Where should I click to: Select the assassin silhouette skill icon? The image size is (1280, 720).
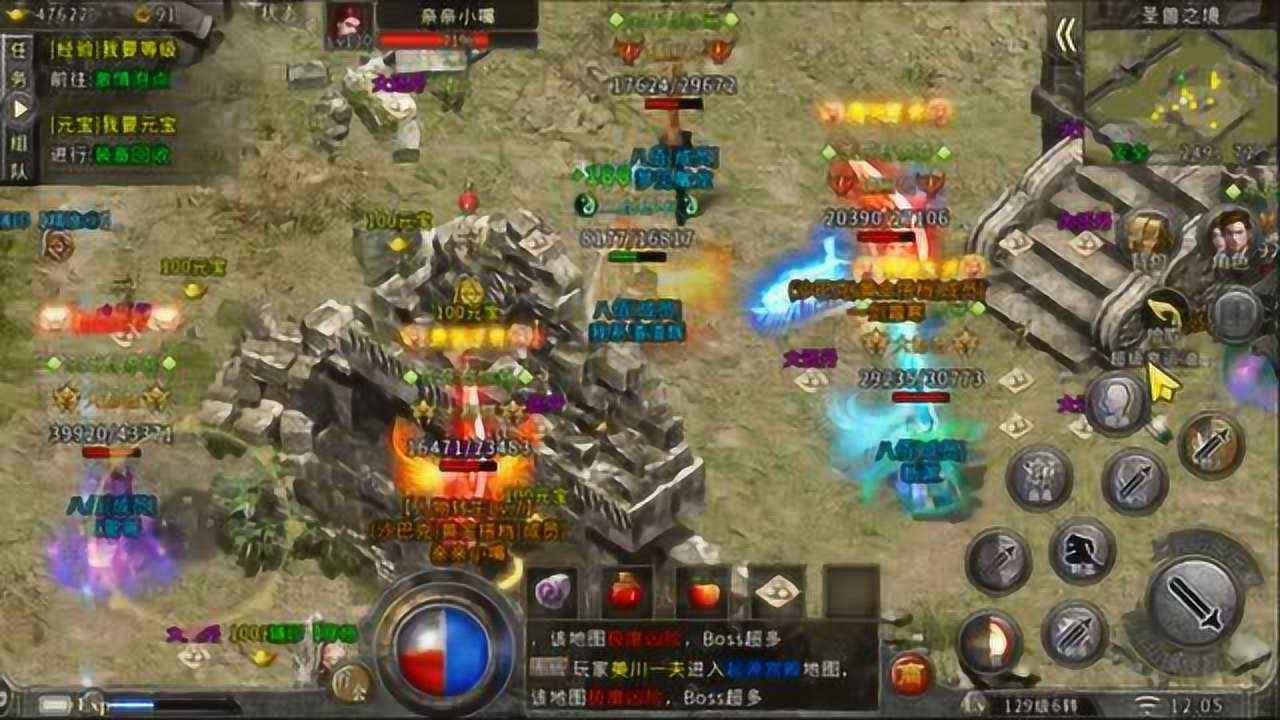1081,551
